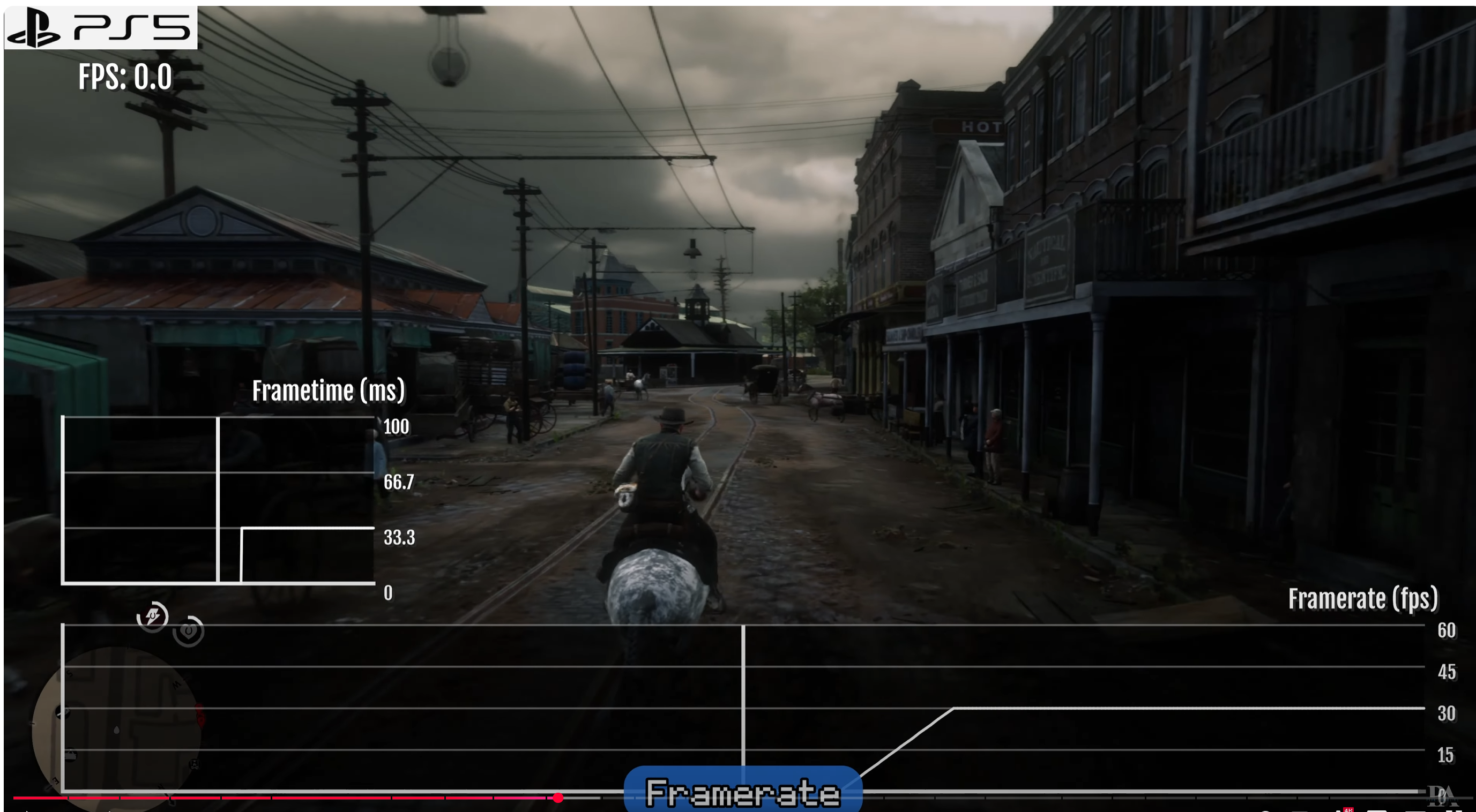Open the circular minimap
1476x812 pixels.
click(117, 728)
